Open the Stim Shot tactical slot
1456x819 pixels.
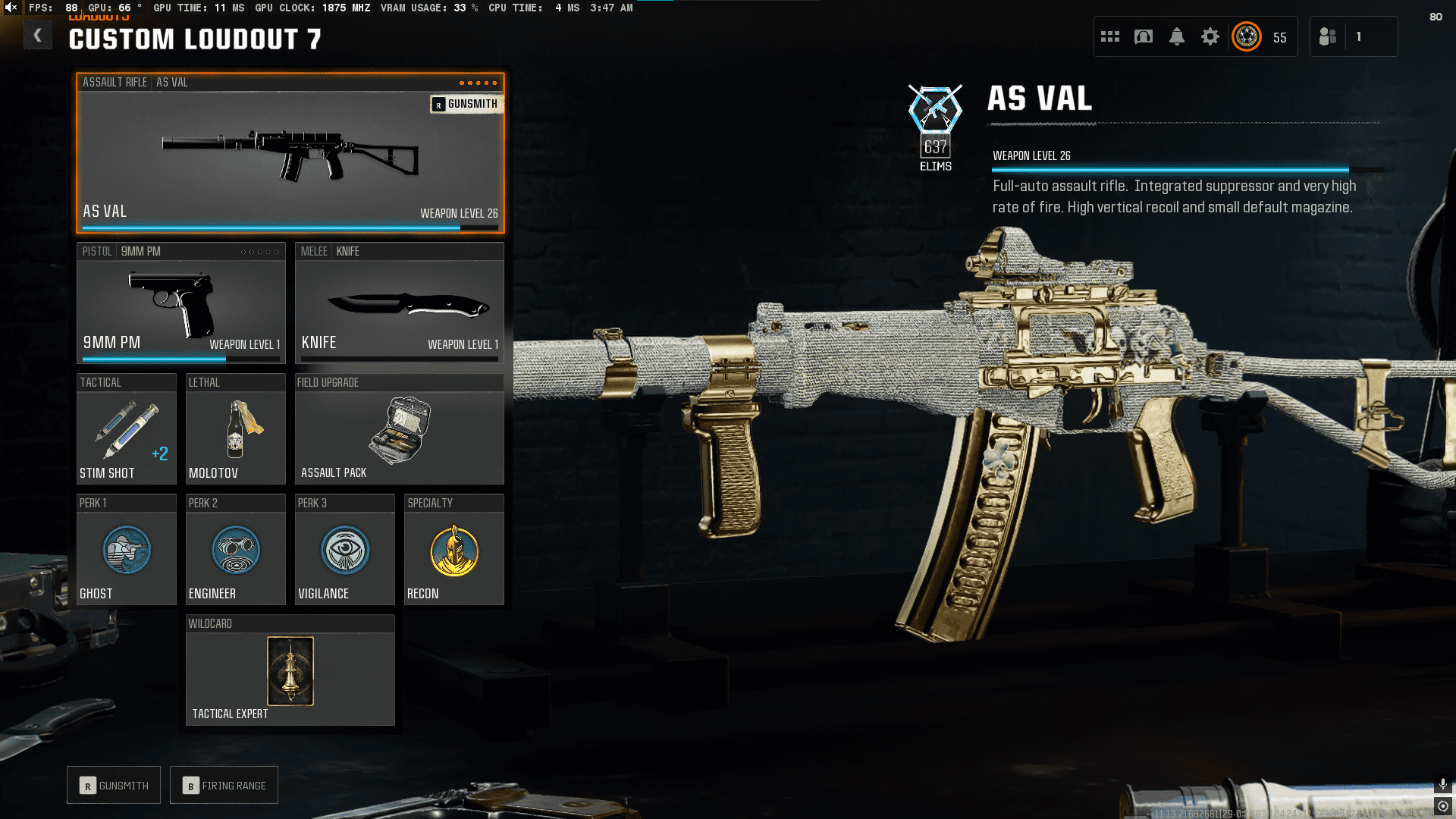coord(126,430)
